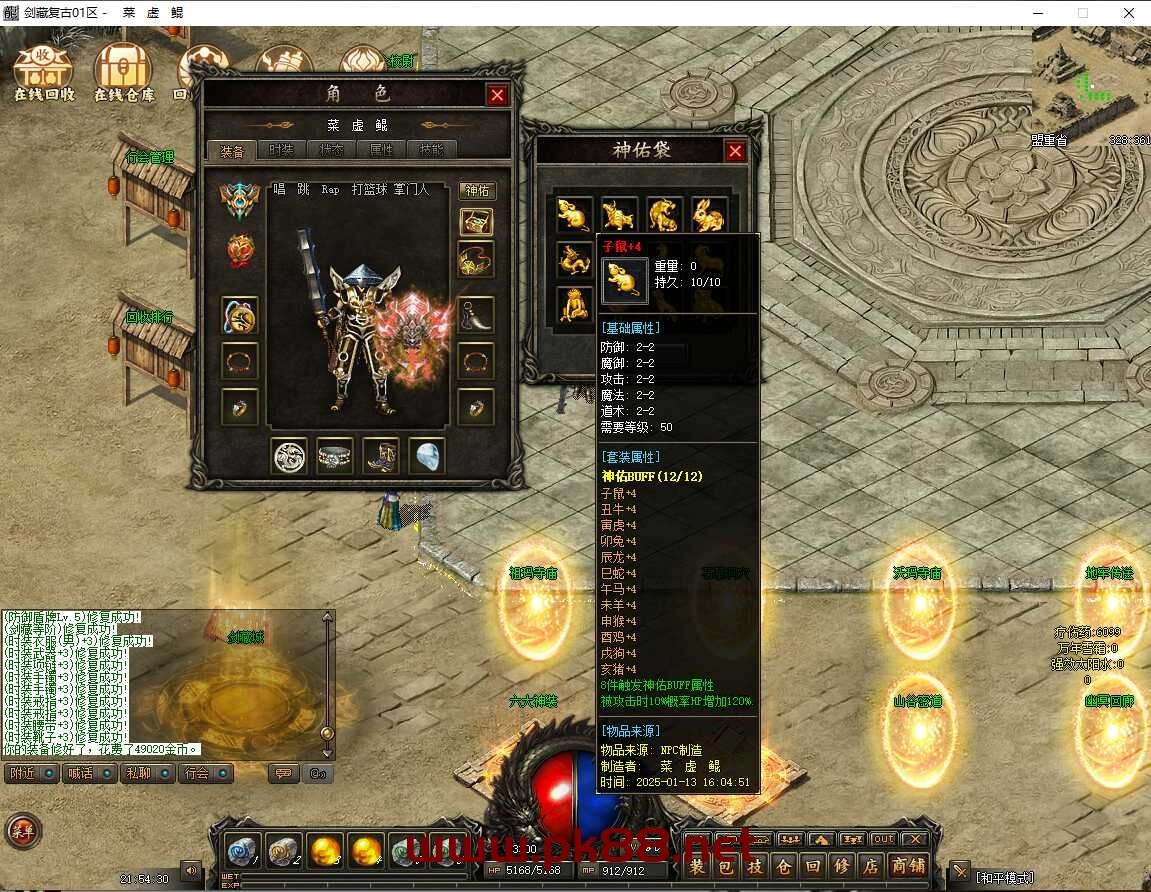Select the golden tiger zodiac slot
This screenshot has width=1151, height=892.
tap(663, 214)
